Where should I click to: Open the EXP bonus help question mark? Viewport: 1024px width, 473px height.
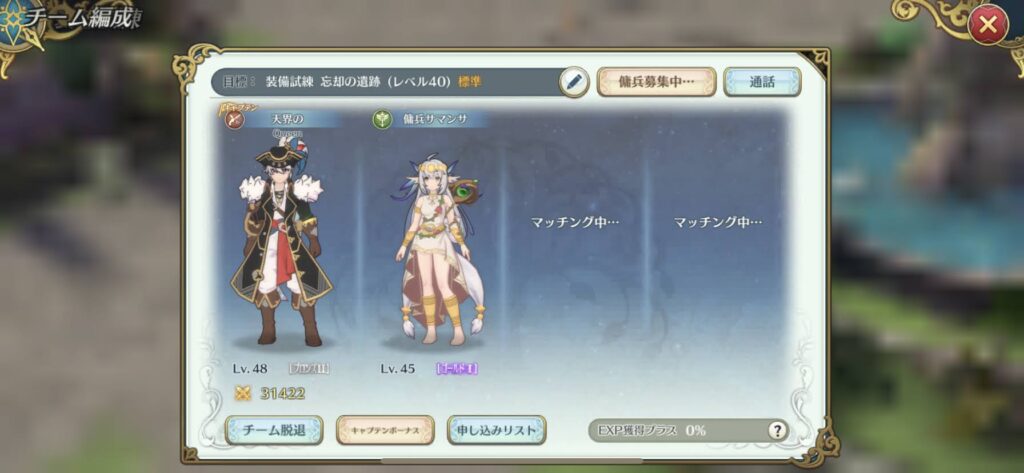coord(777,430)
